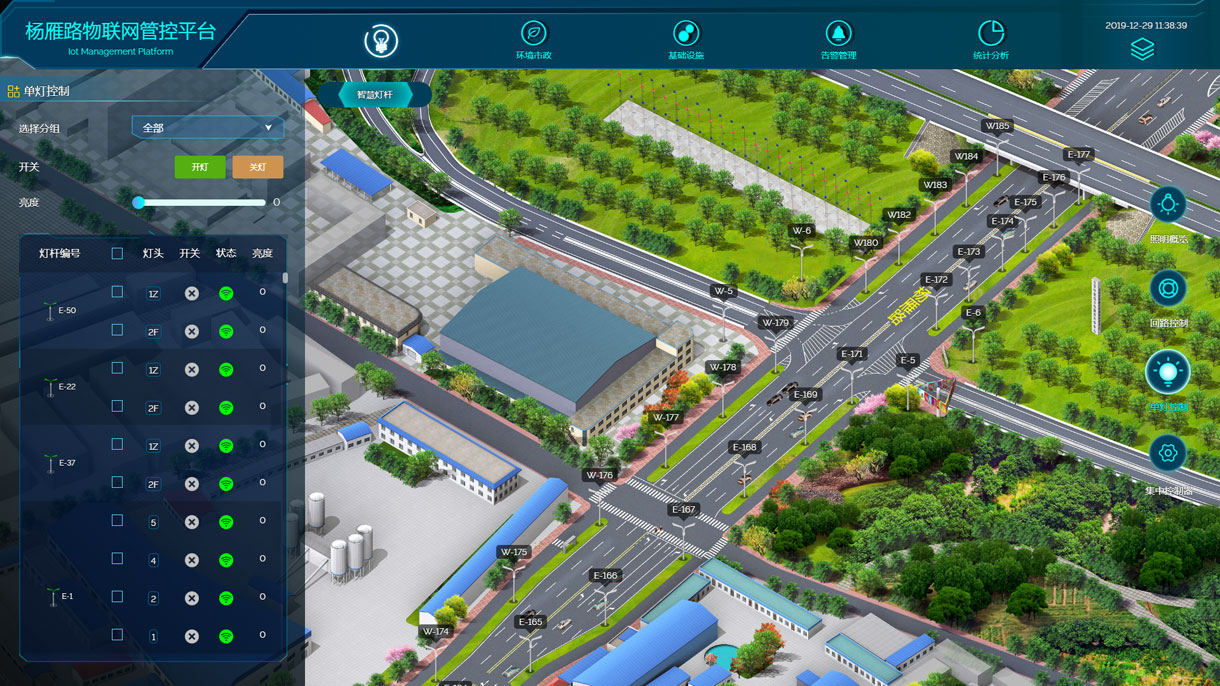Click the layers stack icon under the timestamp

pos(1142,49)
